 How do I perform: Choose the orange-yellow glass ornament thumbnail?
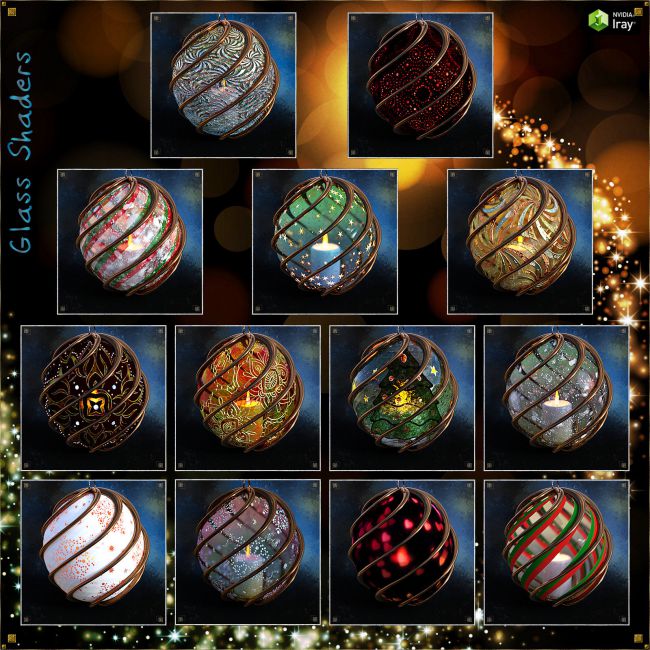coord(248,397)
